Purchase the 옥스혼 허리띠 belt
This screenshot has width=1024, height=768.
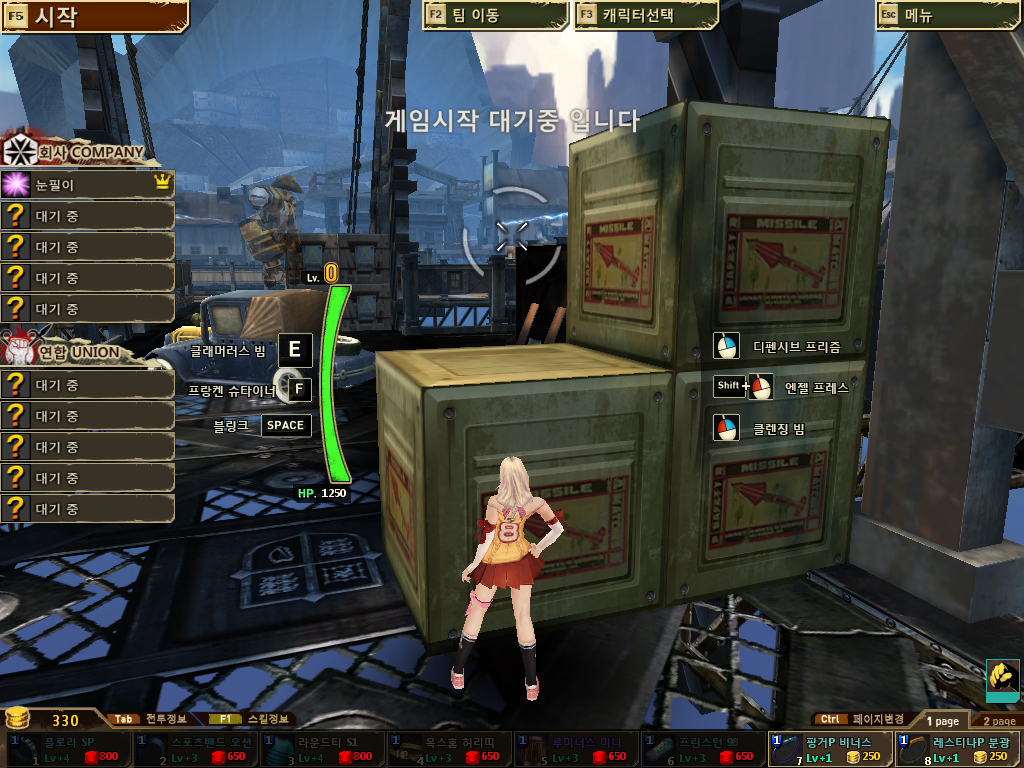coord(450,749)
